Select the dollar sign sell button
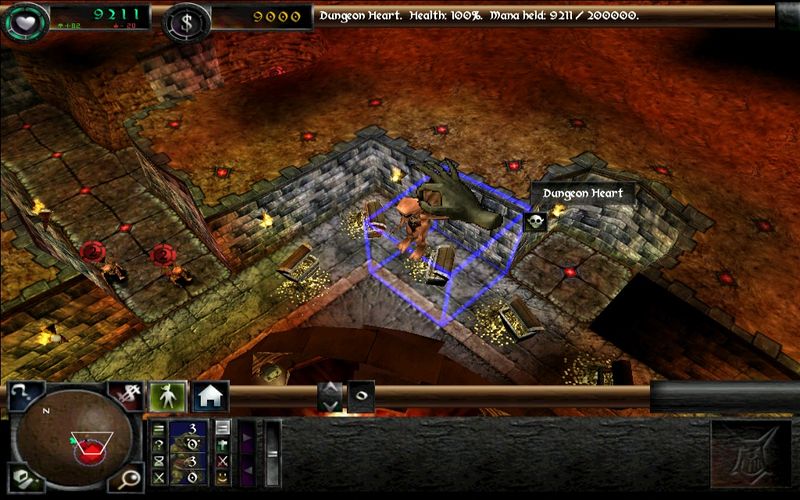The width and height of the screenshot is (800, 500). click(x=124, y=395)
